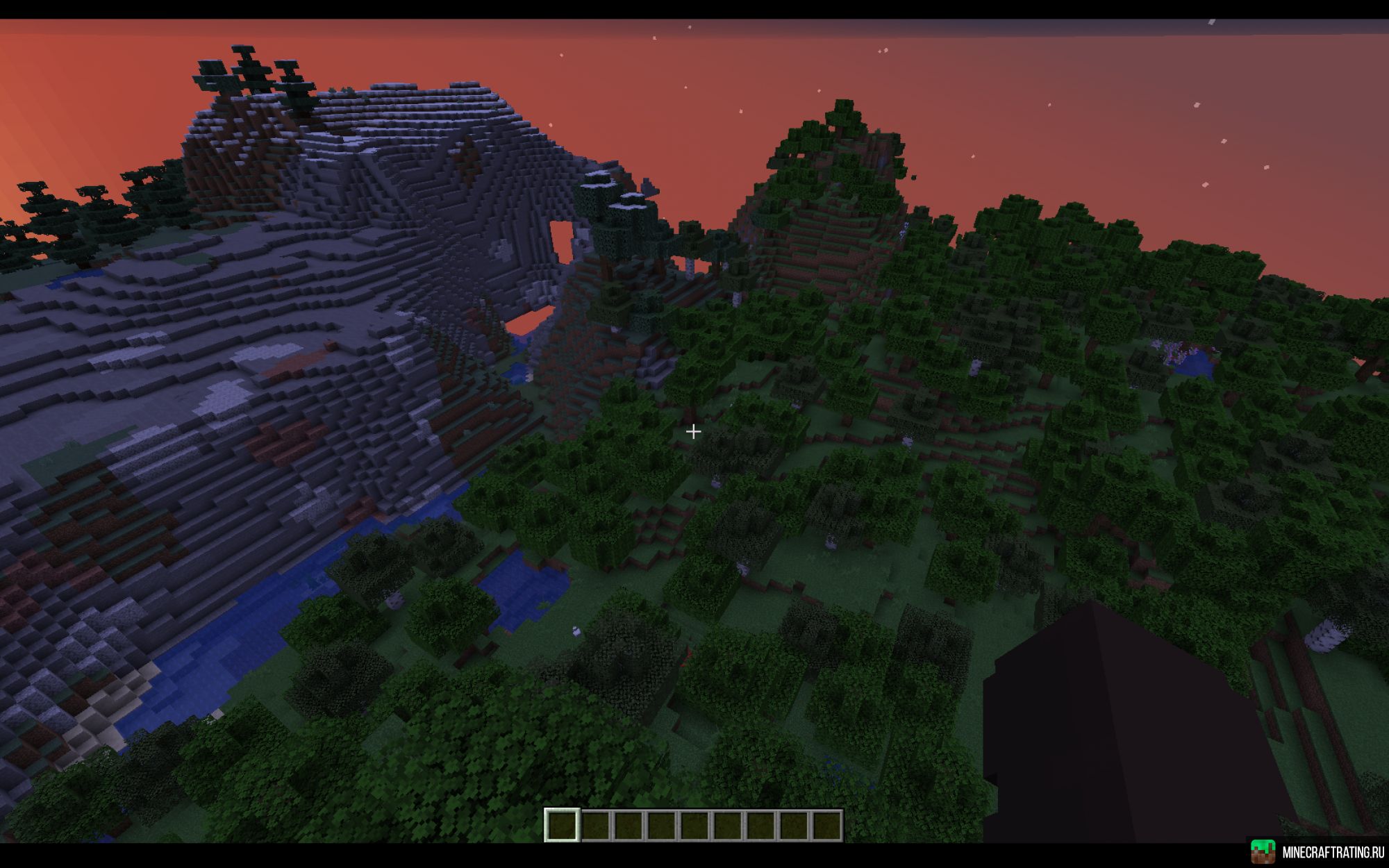This screenshot has width=1389, height=868.
Task: Click the crosshair at screen center
Action: click(x=694, y=432)
